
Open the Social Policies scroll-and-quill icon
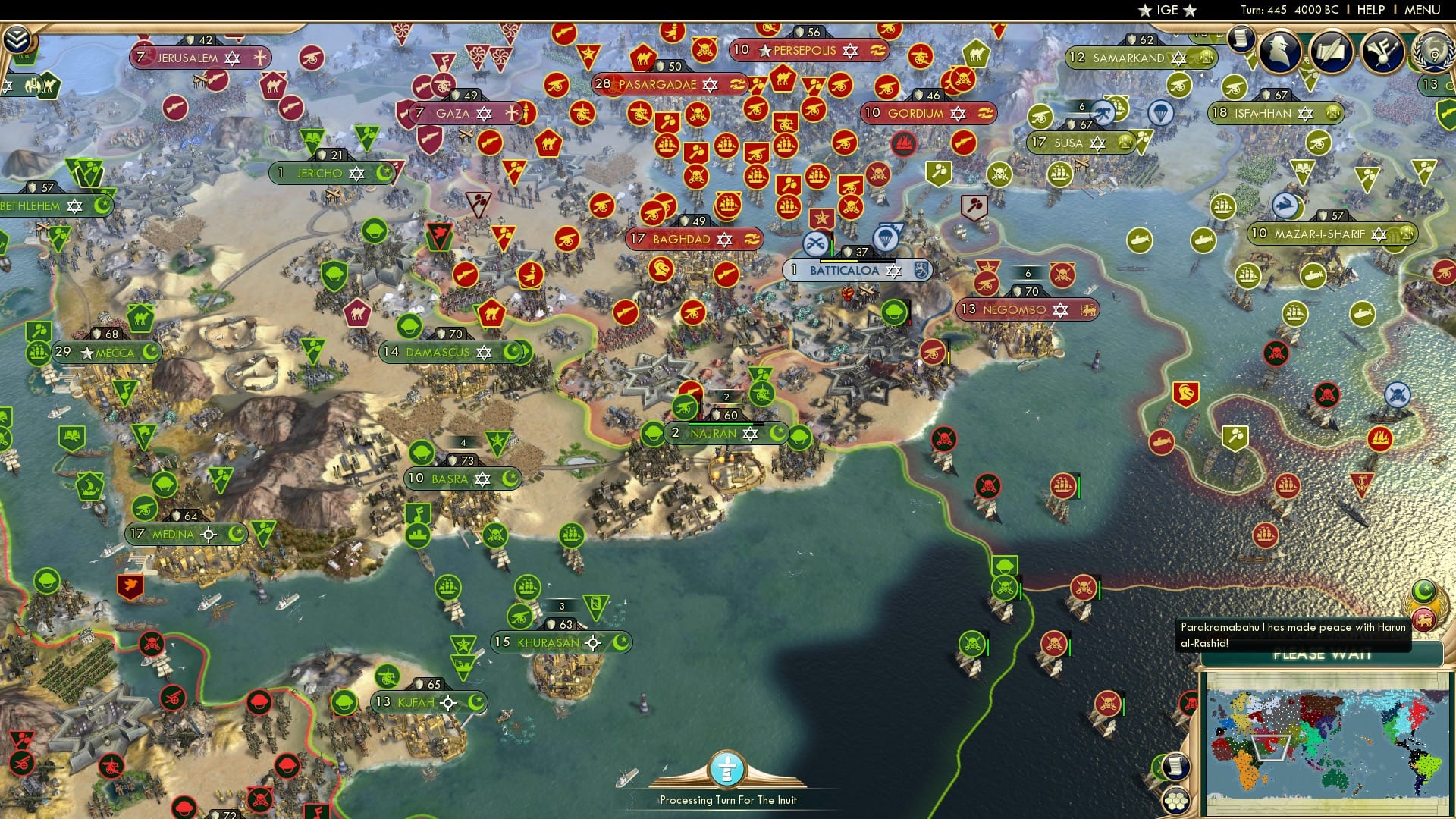1331,52
